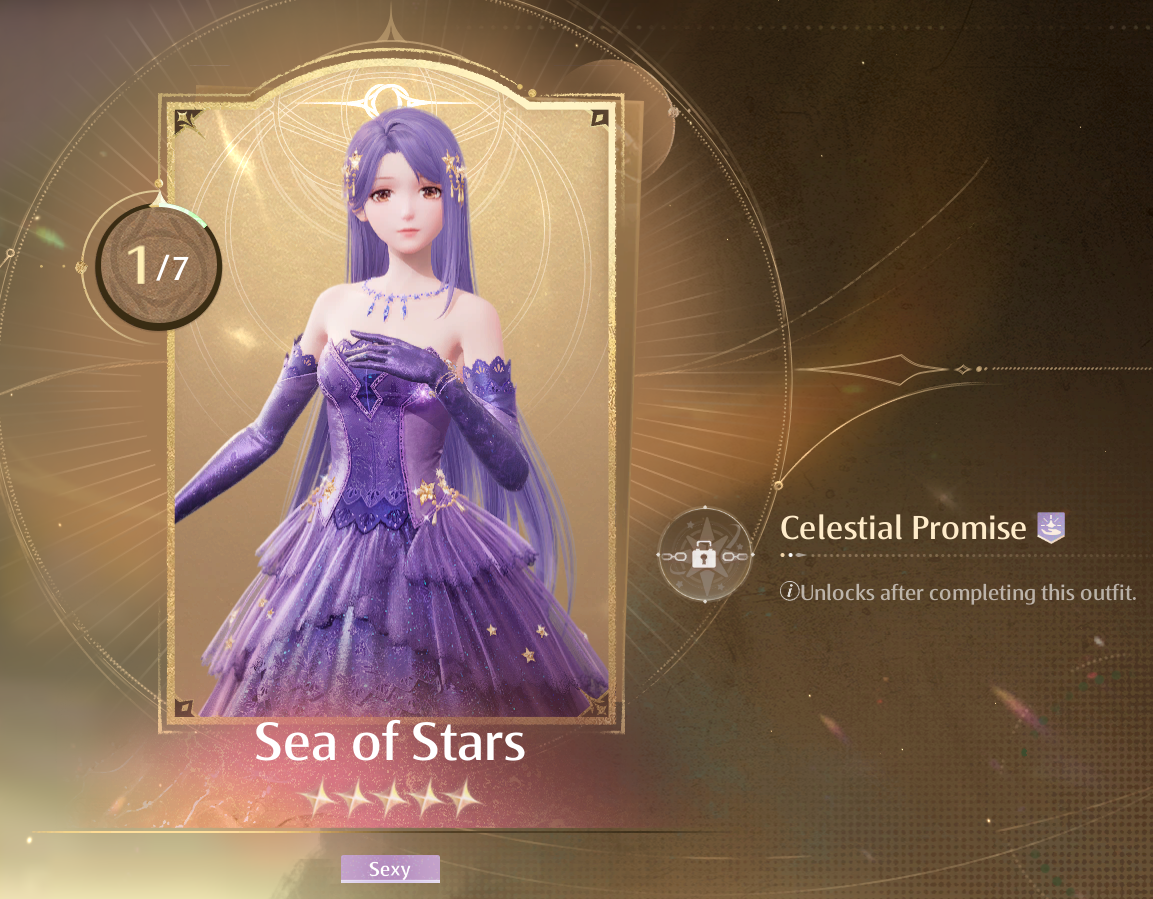
Task: Click the locked Celestial Promise icon
Action: point(704,555)
